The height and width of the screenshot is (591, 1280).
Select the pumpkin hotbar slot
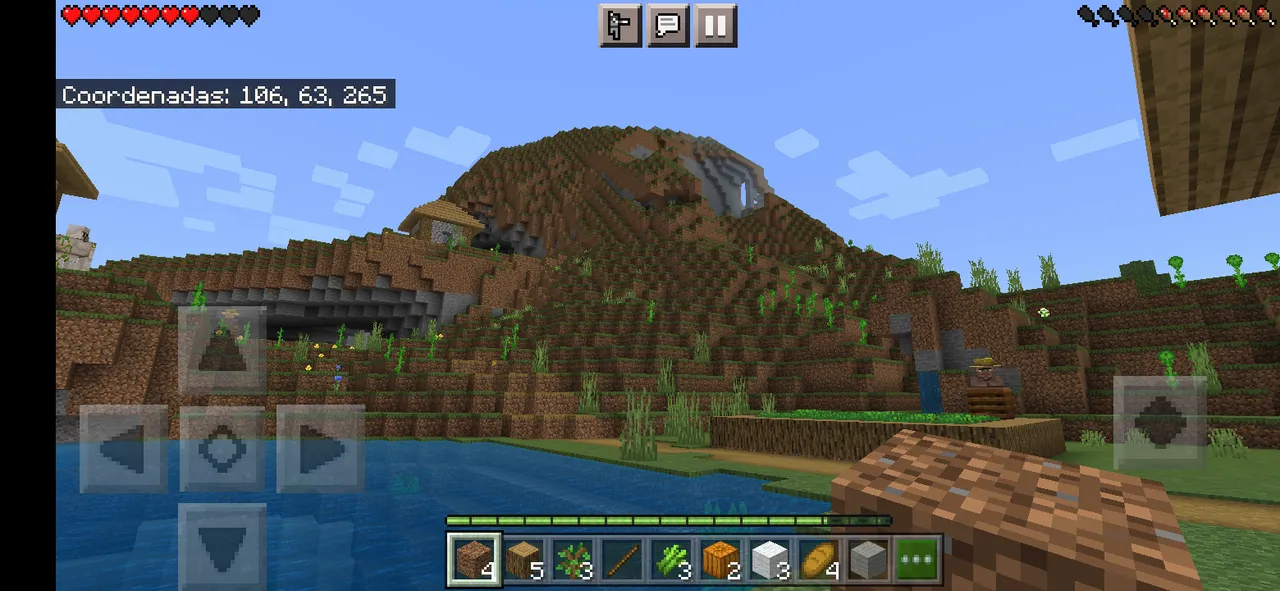[719, 559]
